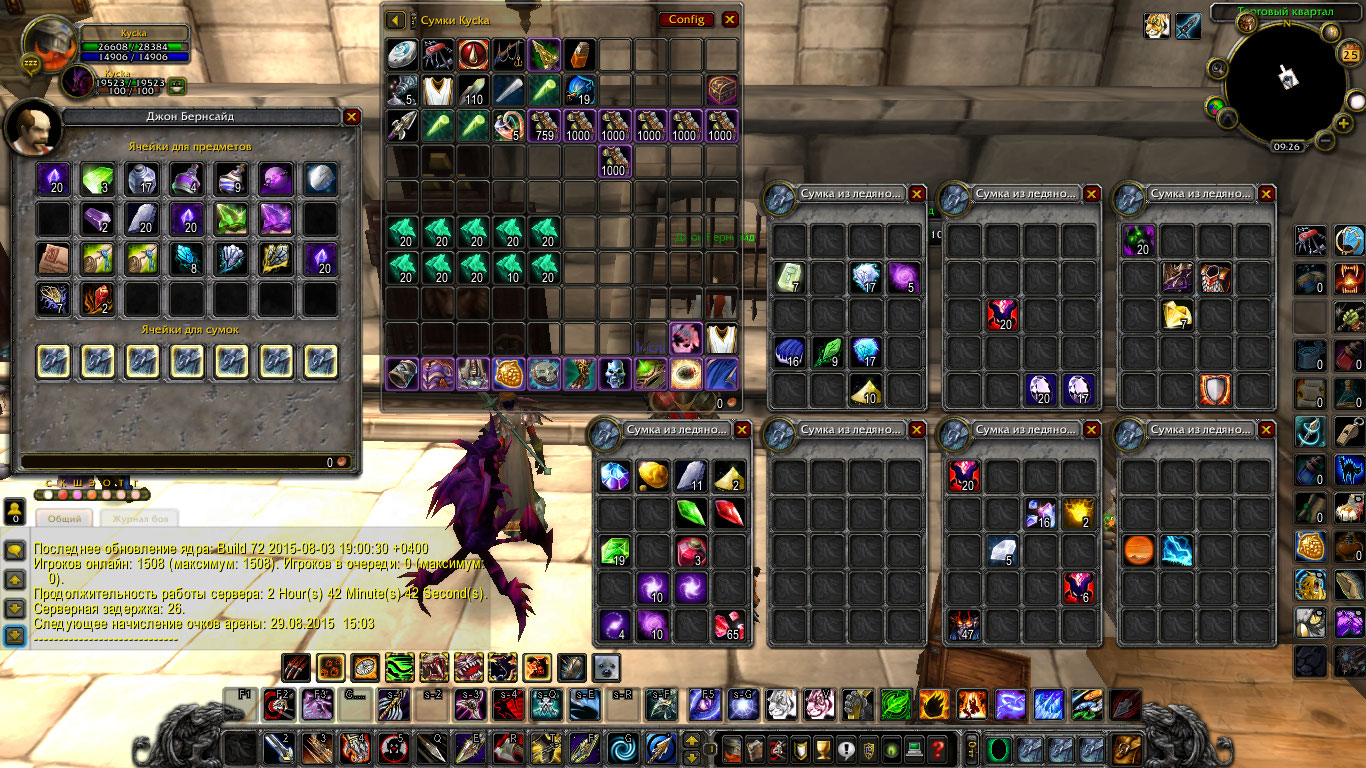Screen dimensions: 1366x768
Task: Open the red question mark help button
Action: 937,748
